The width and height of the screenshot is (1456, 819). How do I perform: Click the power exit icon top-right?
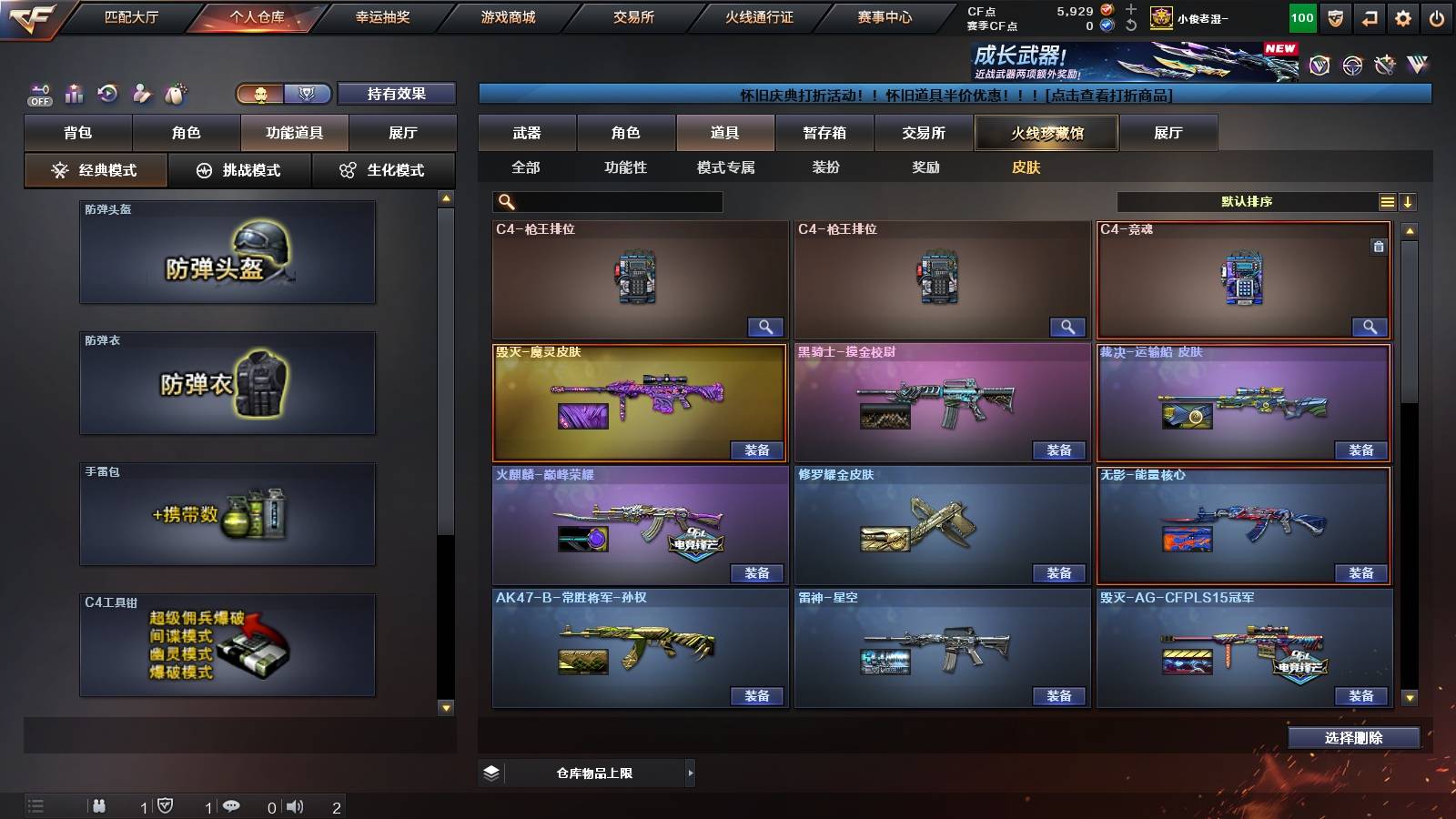pos(1439,17)
